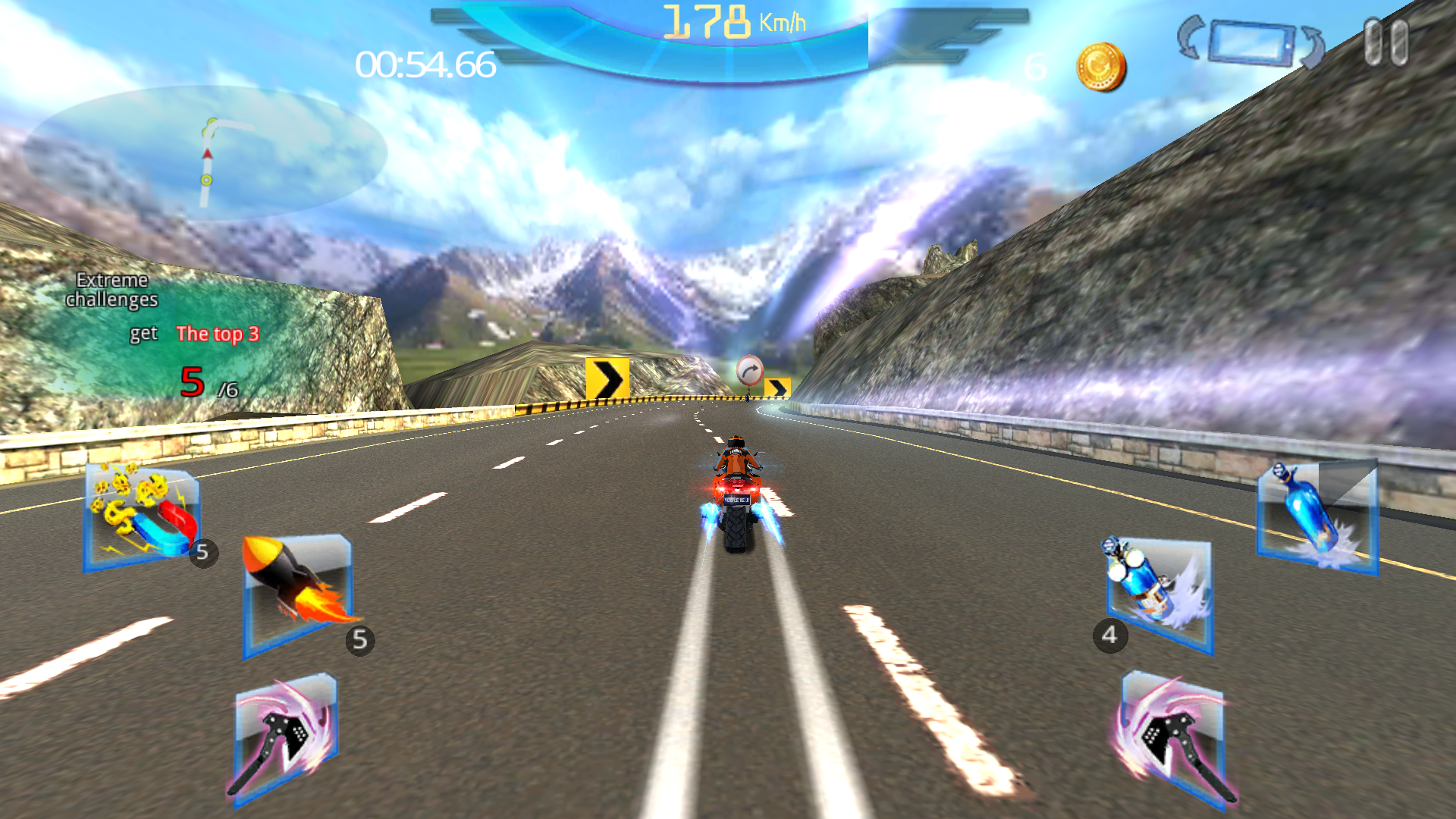This screenshot has width=1456, height=819.
Task: Select the coin magnet power-up
Action: (140, 516)
